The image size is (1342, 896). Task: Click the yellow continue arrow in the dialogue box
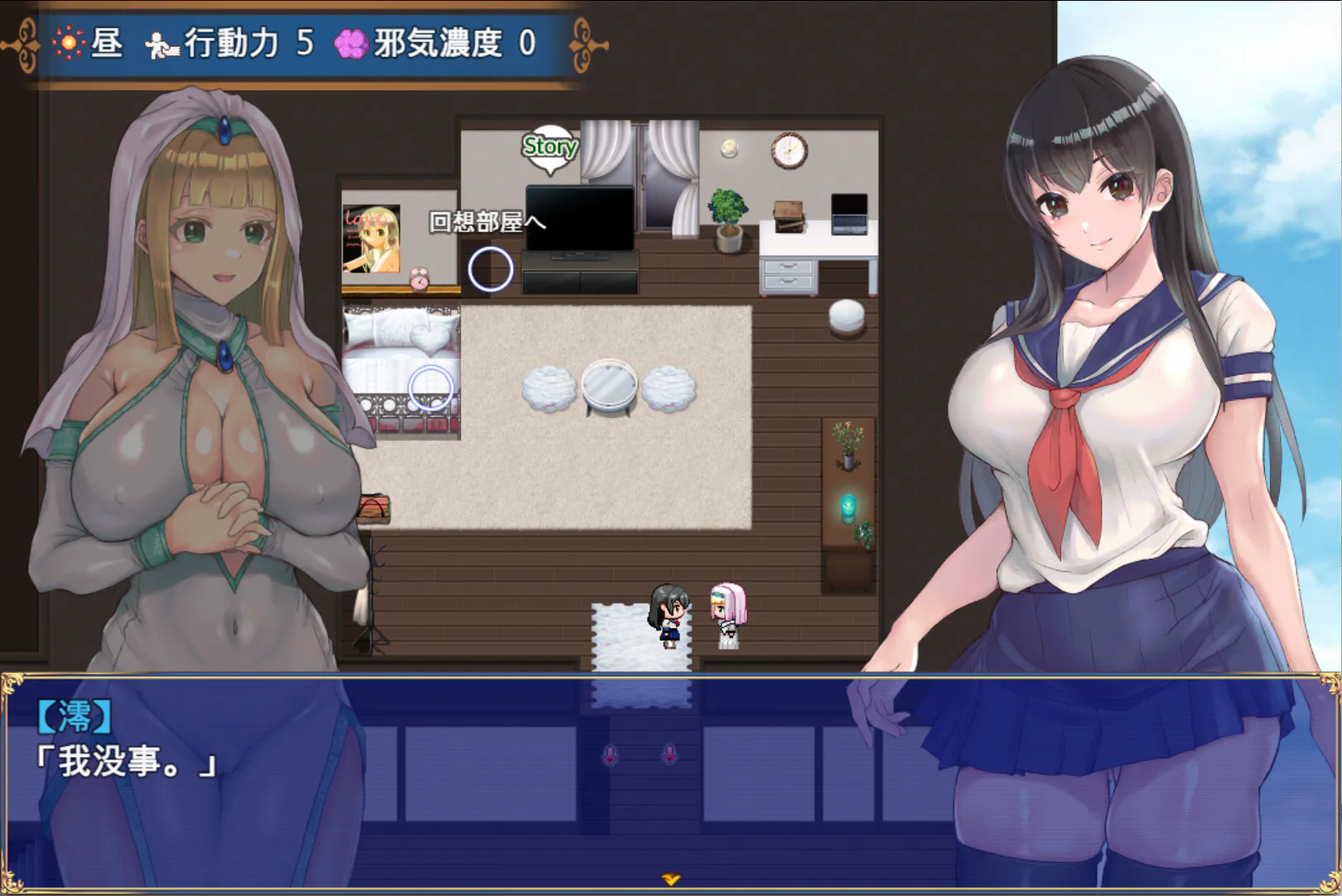[671, 879]
